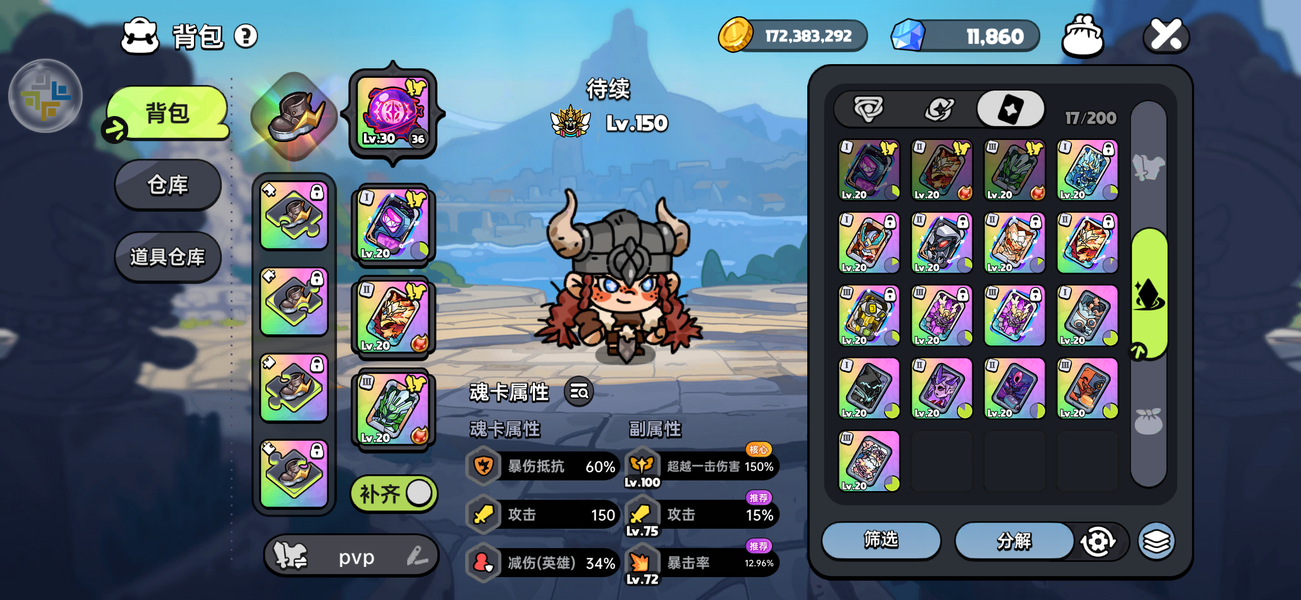Screen dimensions: 1301x600
Task: Select the 背包 backpack tab
Action: (x=168, y=113)
